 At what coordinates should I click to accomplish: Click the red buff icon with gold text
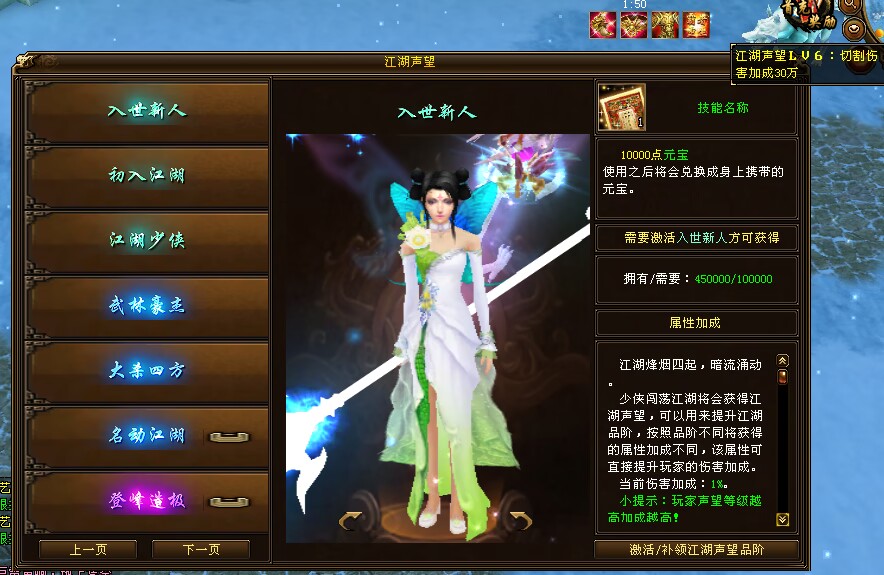(x=697, y=24)
